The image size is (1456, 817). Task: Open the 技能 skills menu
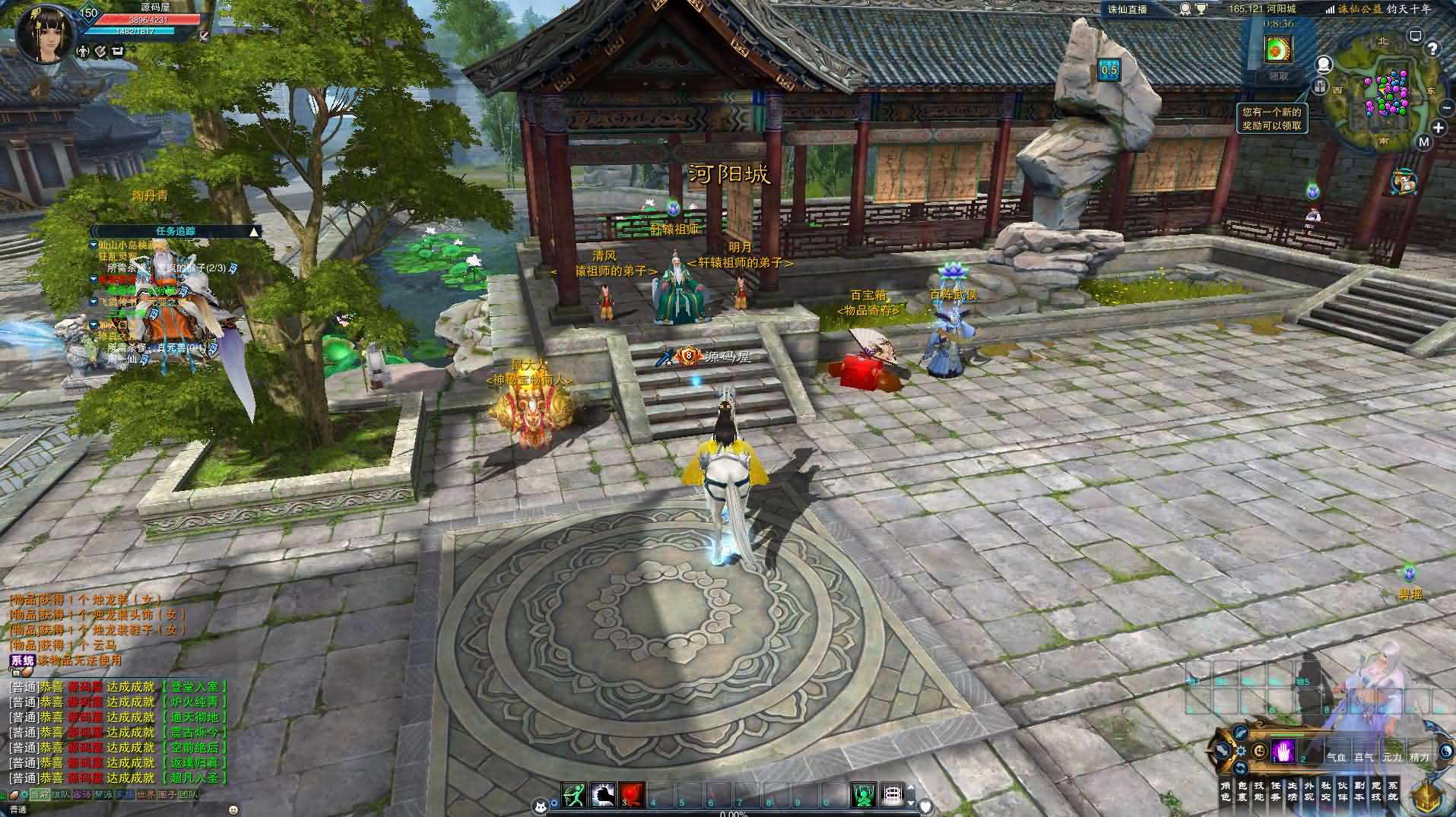coord(1260,791)
